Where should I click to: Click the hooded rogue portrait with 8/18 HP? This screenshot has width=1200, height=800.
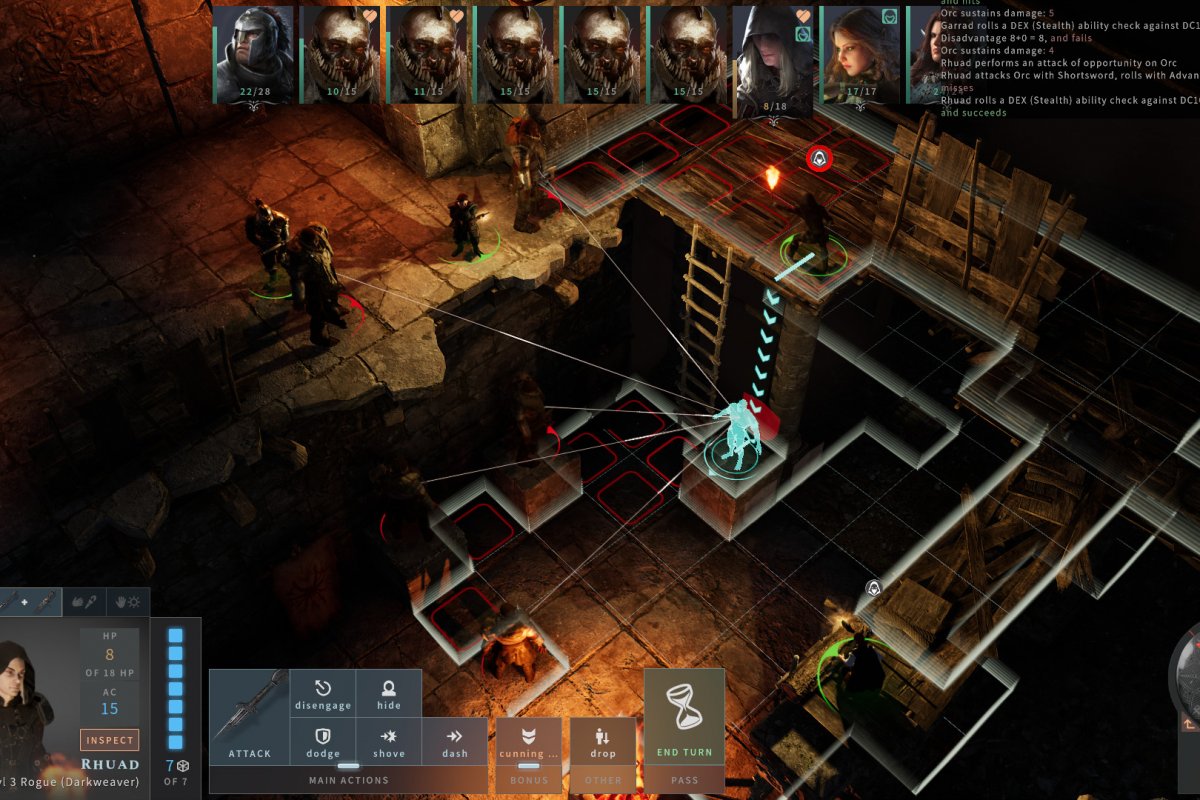tap(773, 54)
